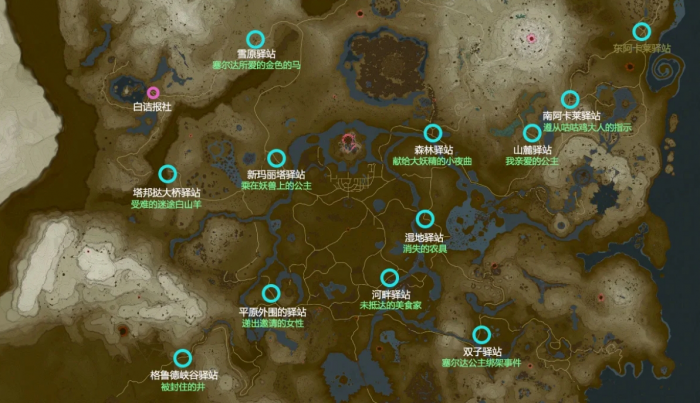Select the 南阿卡莱驿站 stable marker
The image size is (700, 403).
tap(570, 98)
